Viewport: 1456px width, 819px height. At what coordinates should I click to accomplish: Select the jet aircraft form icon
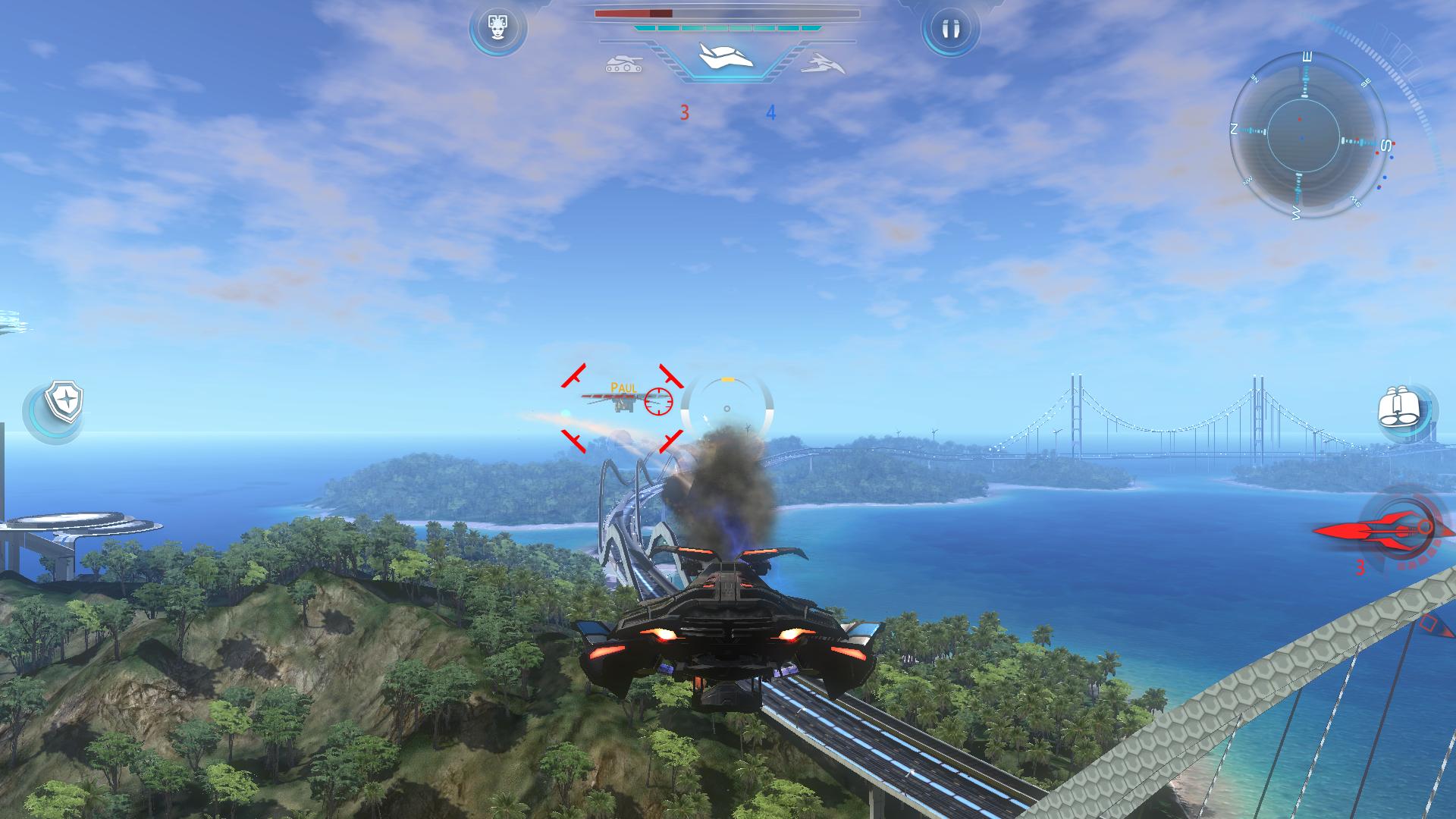(726, 58)
